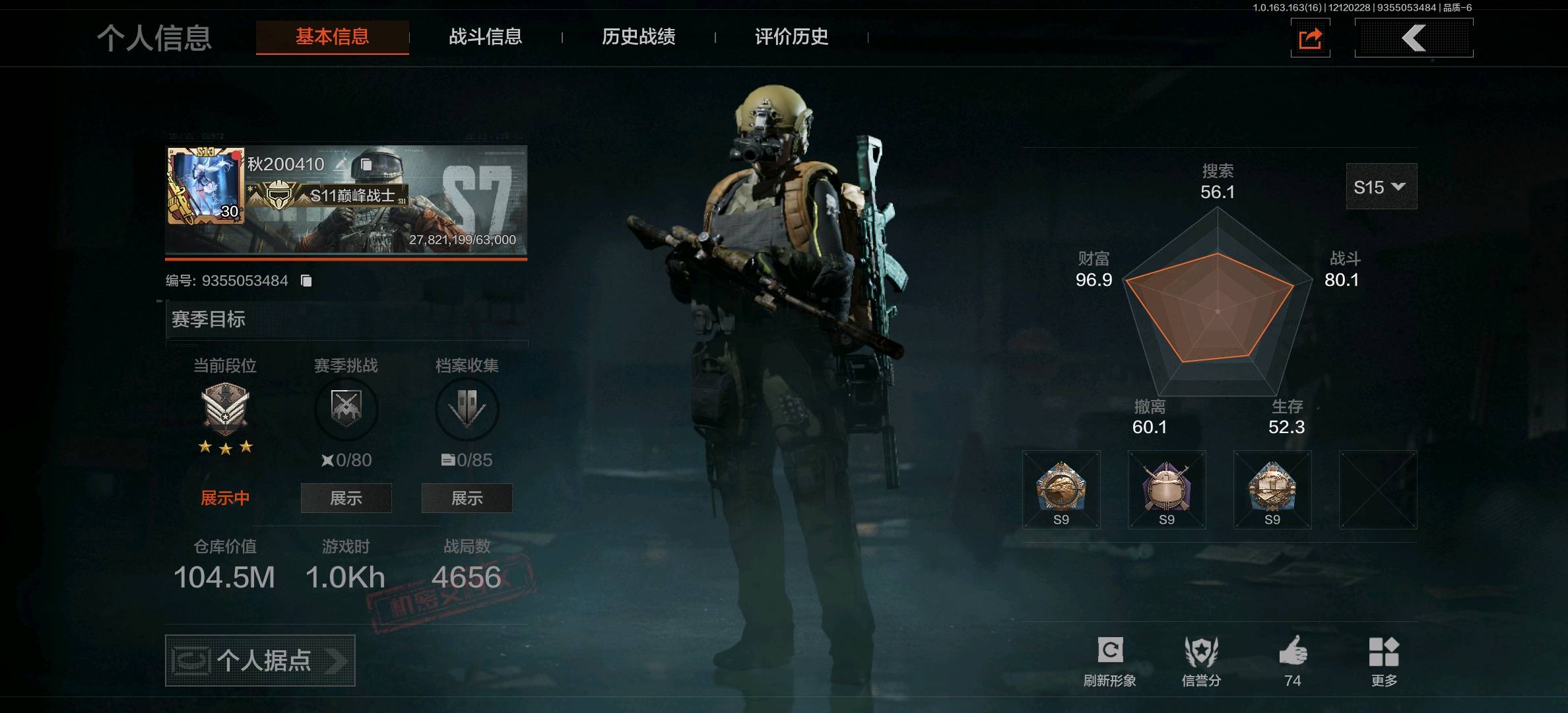Show the 赛季挑战 badge
Image resolution: width=1568 pixels, height=713 pixels.
click(346, 498)
